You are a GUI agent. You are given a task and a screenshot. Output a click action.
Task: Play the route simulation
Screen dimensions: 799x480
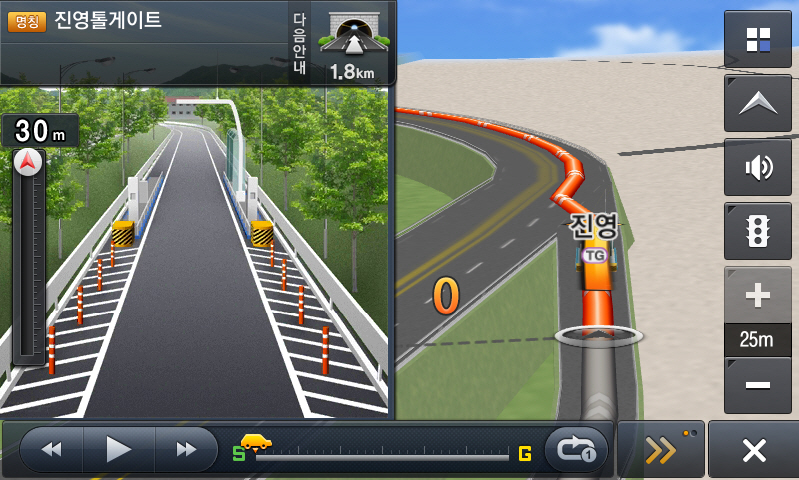click(x=119, y=449)
